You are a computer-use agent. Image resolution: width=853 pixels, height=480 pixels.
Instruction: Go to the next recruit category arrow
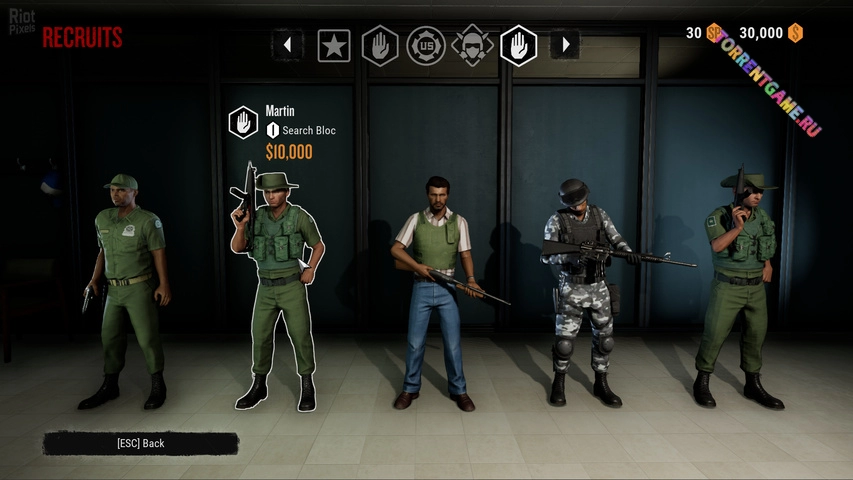coord(565,44)
